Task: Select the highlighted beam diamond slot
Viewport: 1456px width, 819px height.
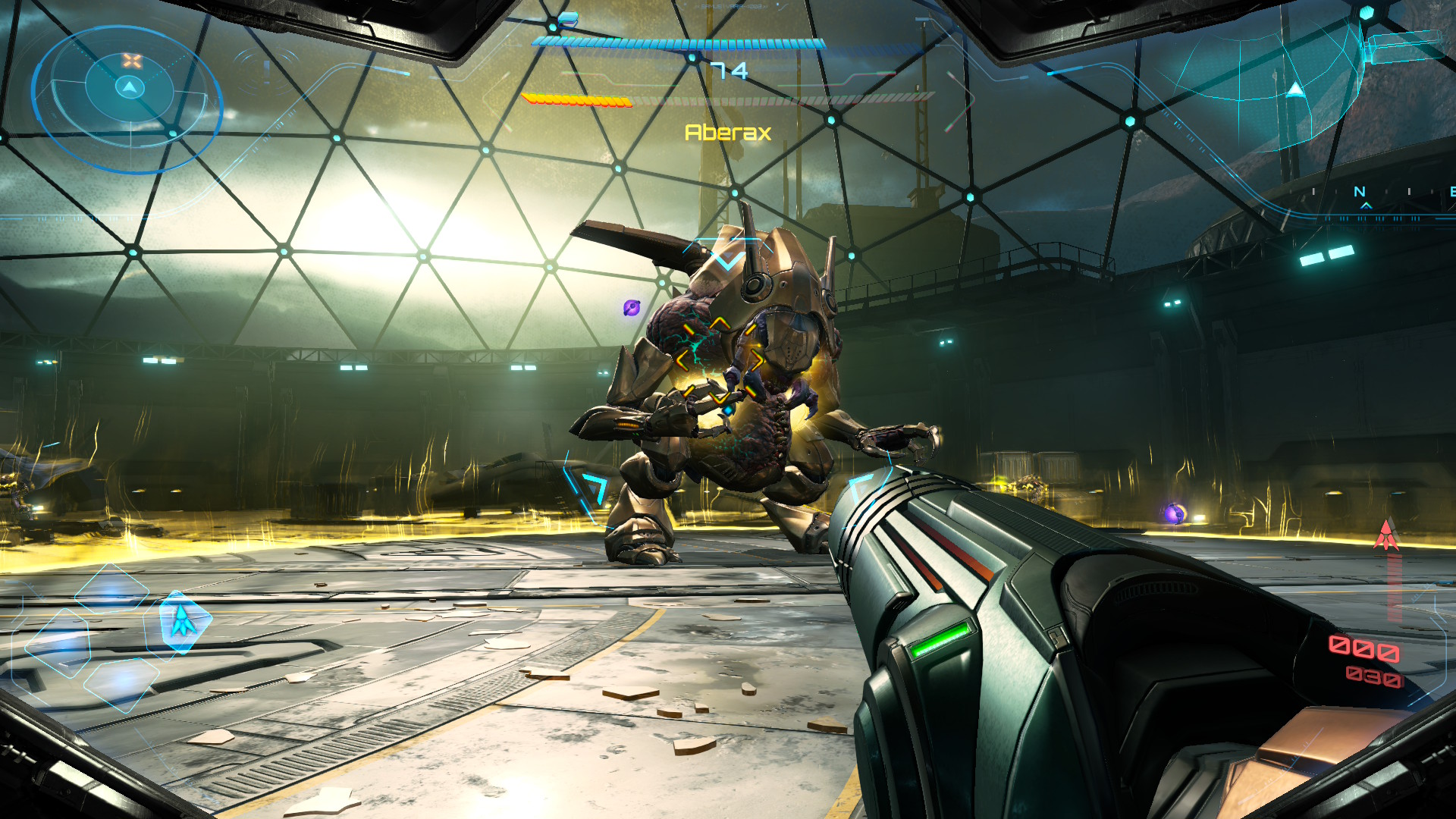Action: (x=184, y=622)
